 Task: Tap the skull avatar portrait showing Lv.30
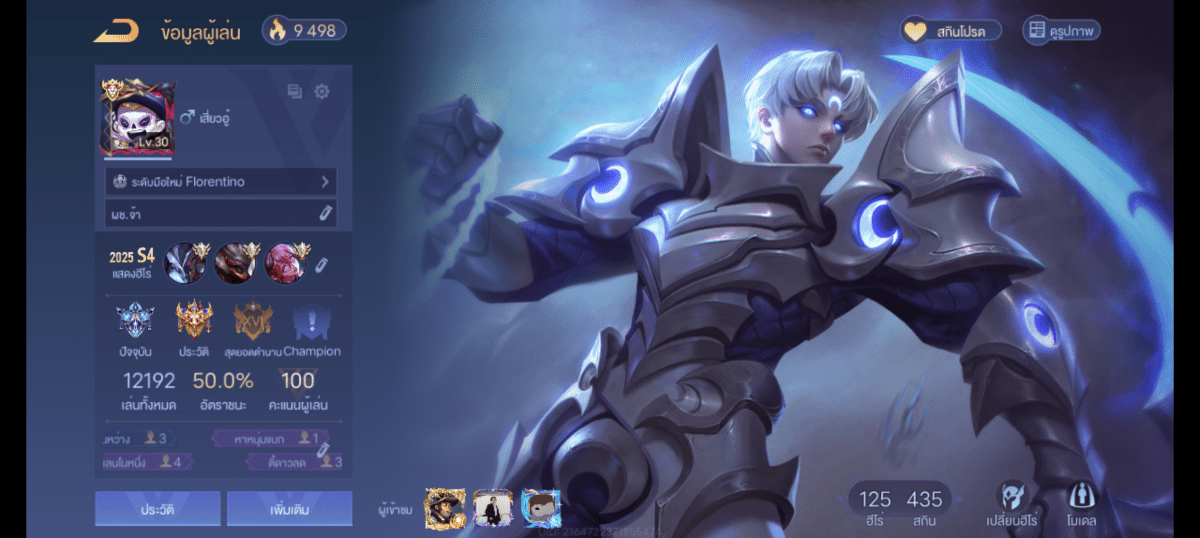click(x=137, y=119)
